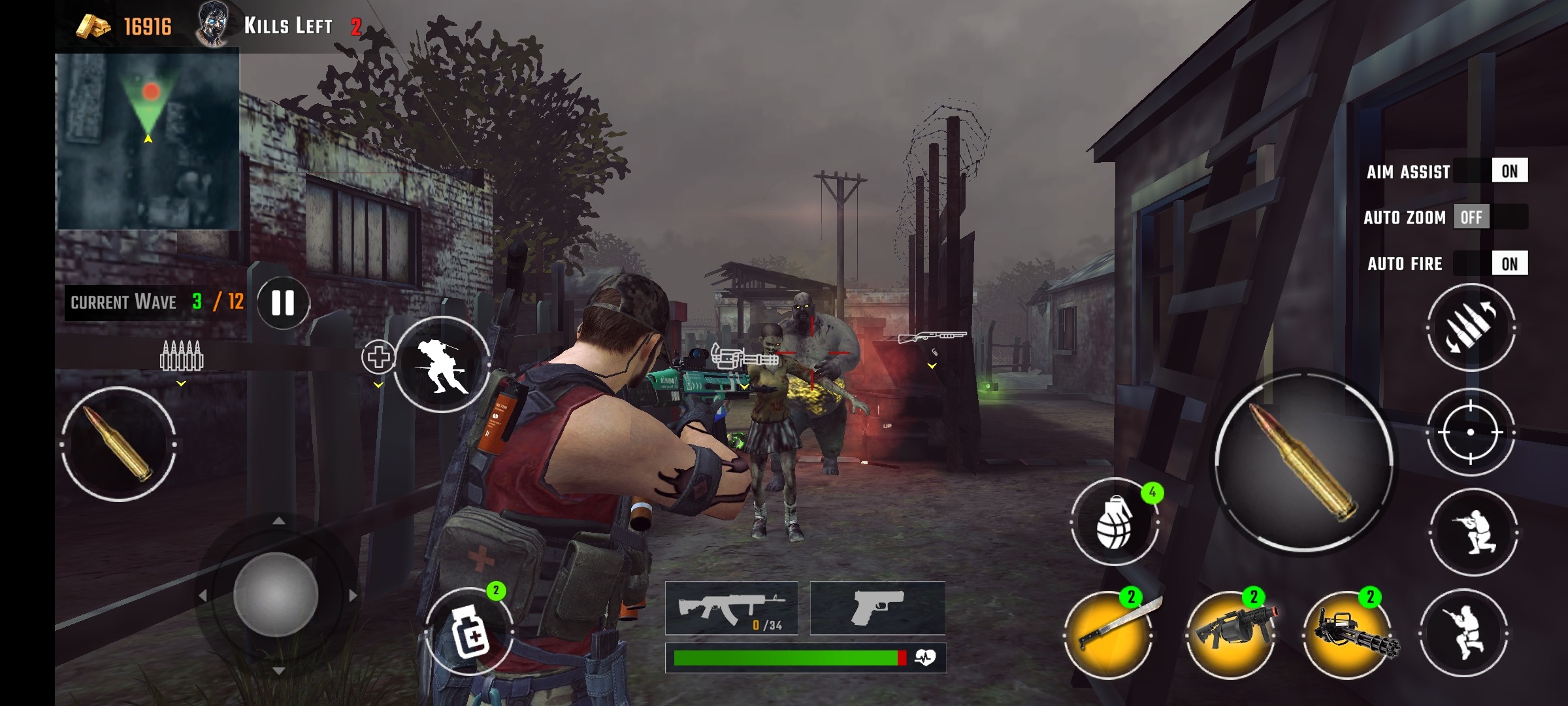The height and width of the screenshot is (706, 1568).
Task: Switch to the pistol slot
Action: click(x=877, y=608)
